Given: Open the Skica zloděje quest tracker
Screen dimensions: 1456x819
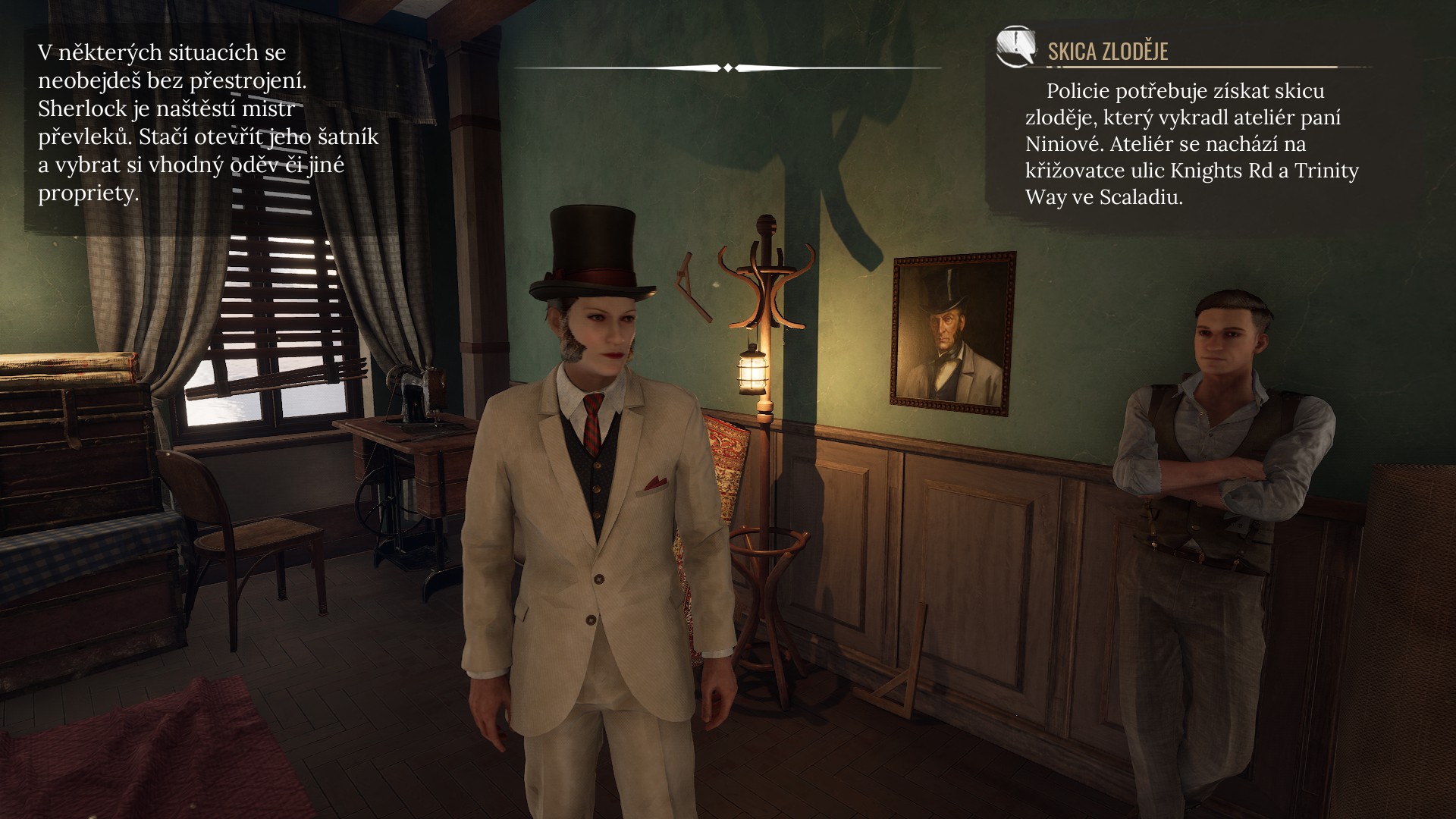Looking at the screenshot, I should tap(1107, 52).
